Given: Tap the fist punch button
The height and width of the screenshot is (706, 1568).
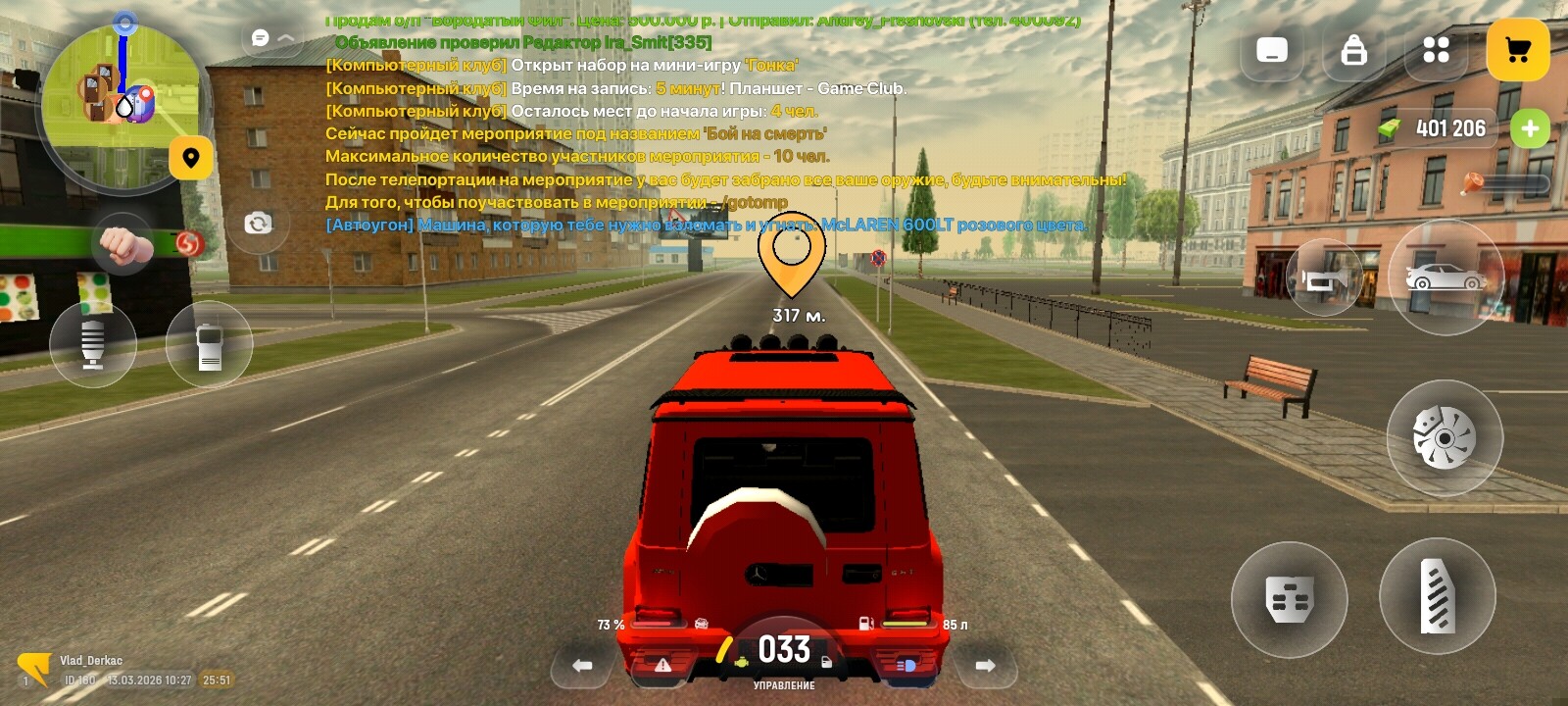Looking at the screenshot, I should tap(122, 244).
